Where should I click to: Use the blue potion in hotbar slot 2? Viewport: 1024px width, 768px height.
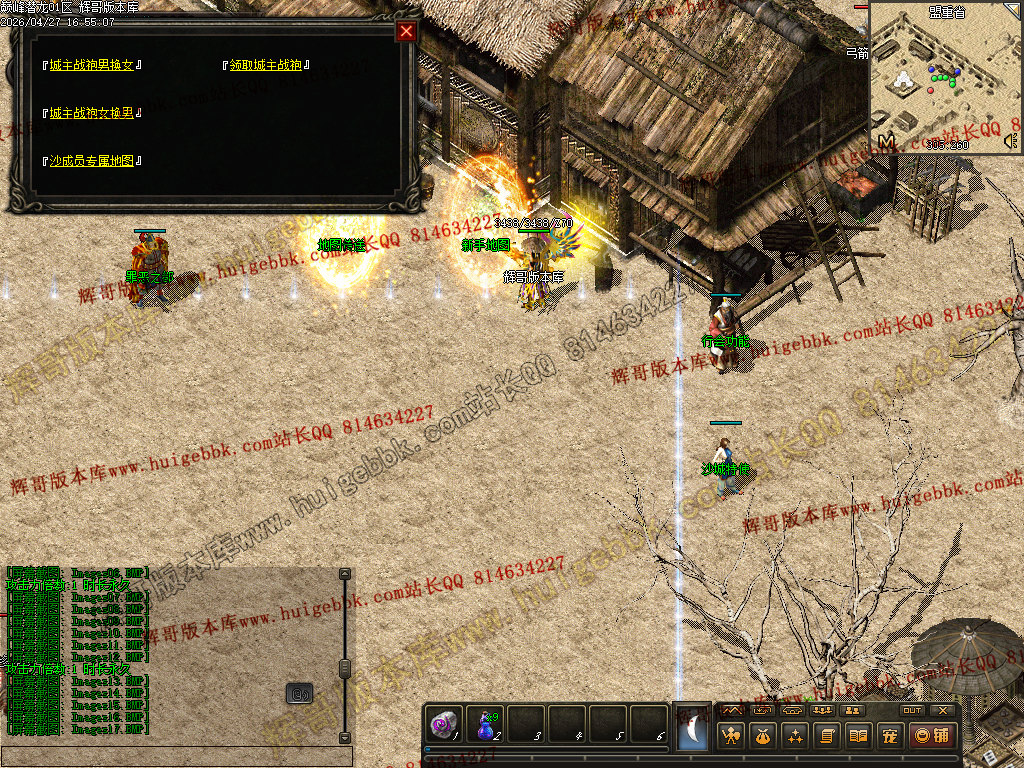tap(487, 725)
